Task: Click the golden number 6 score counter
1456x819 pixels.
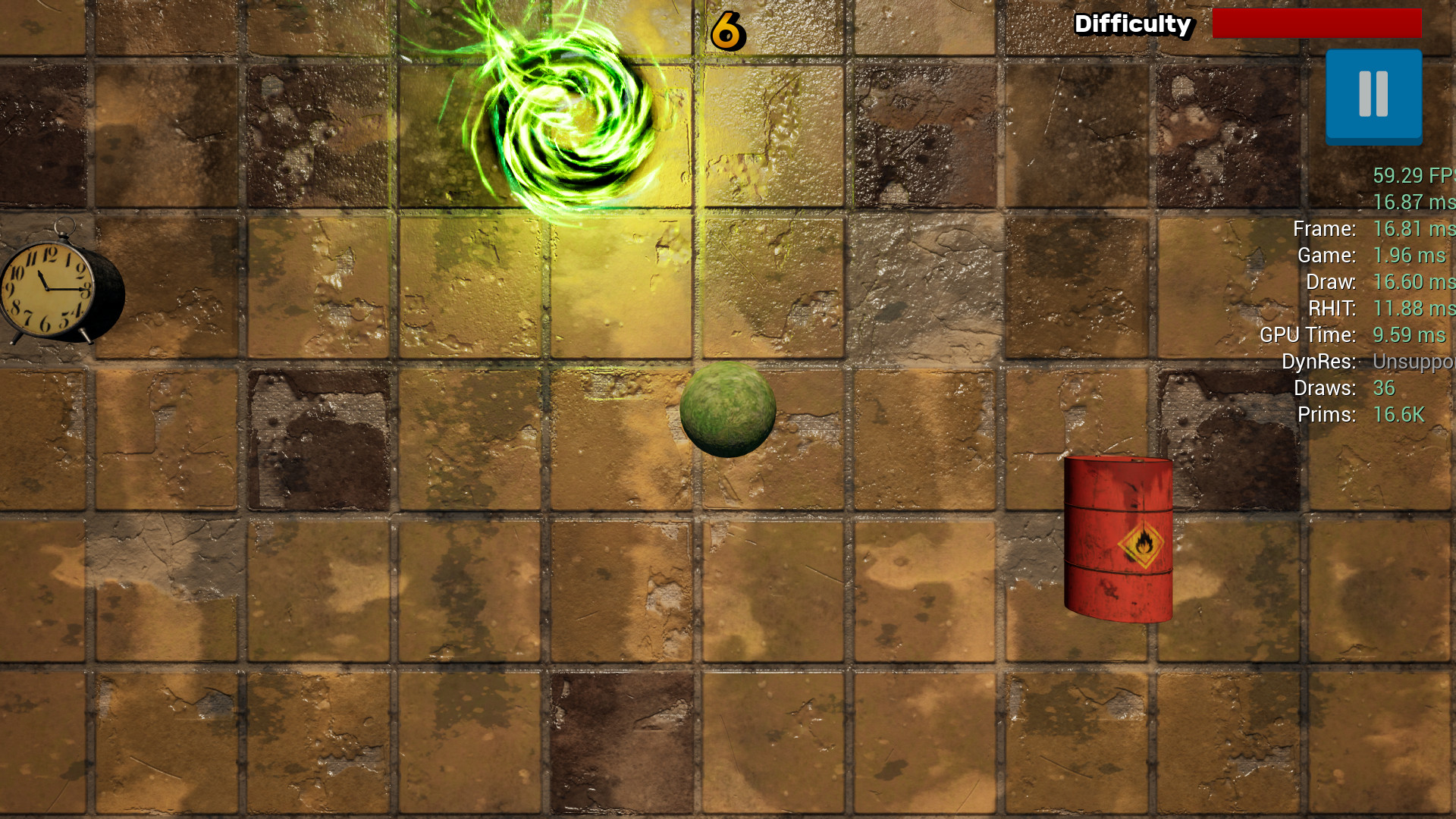Action: tap(726, 30)
